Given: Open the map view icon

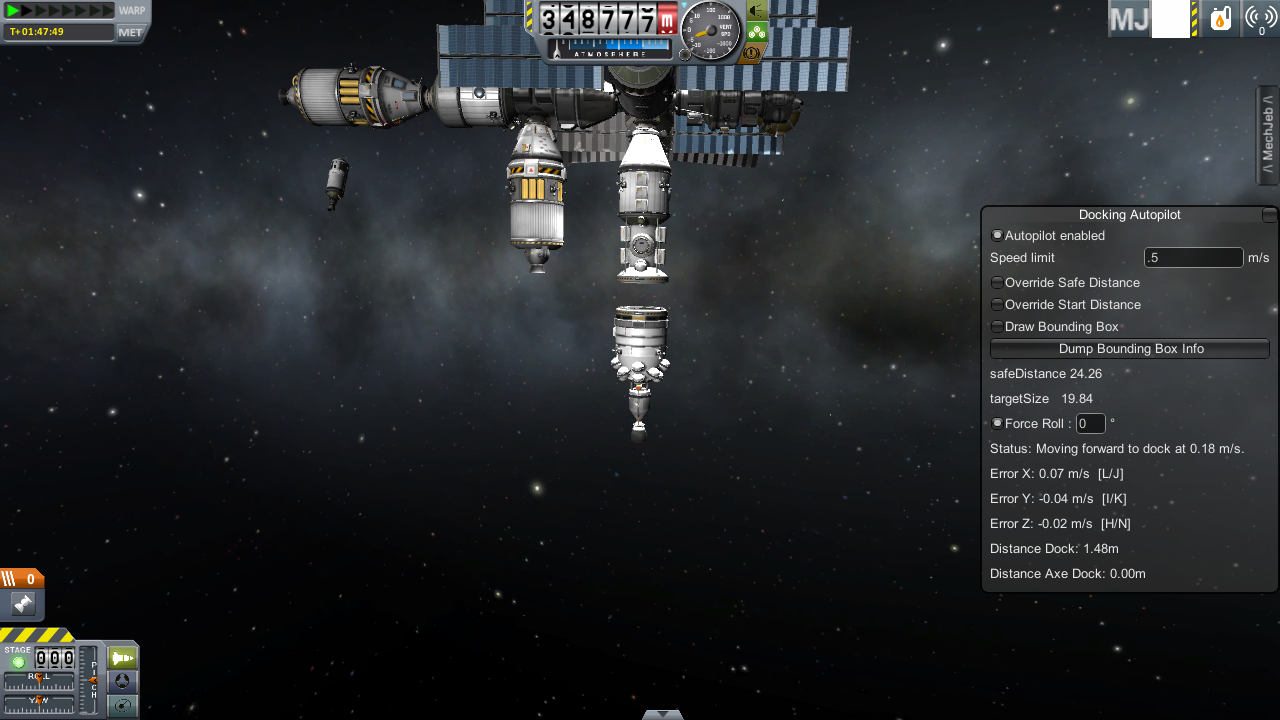Looking at the screenshot, I should click(122, 705).
